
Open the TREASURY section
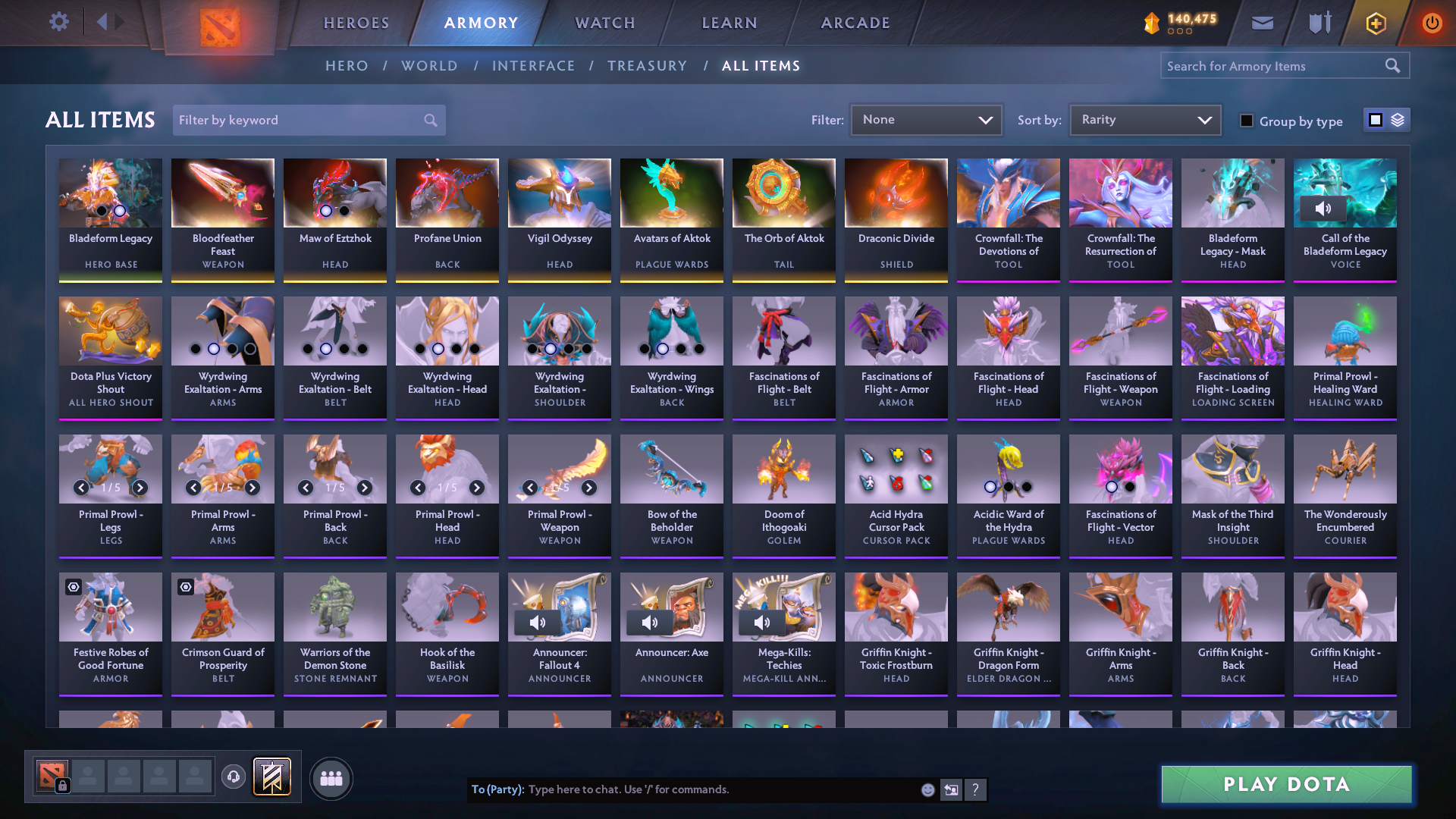[x=648, y=65]
